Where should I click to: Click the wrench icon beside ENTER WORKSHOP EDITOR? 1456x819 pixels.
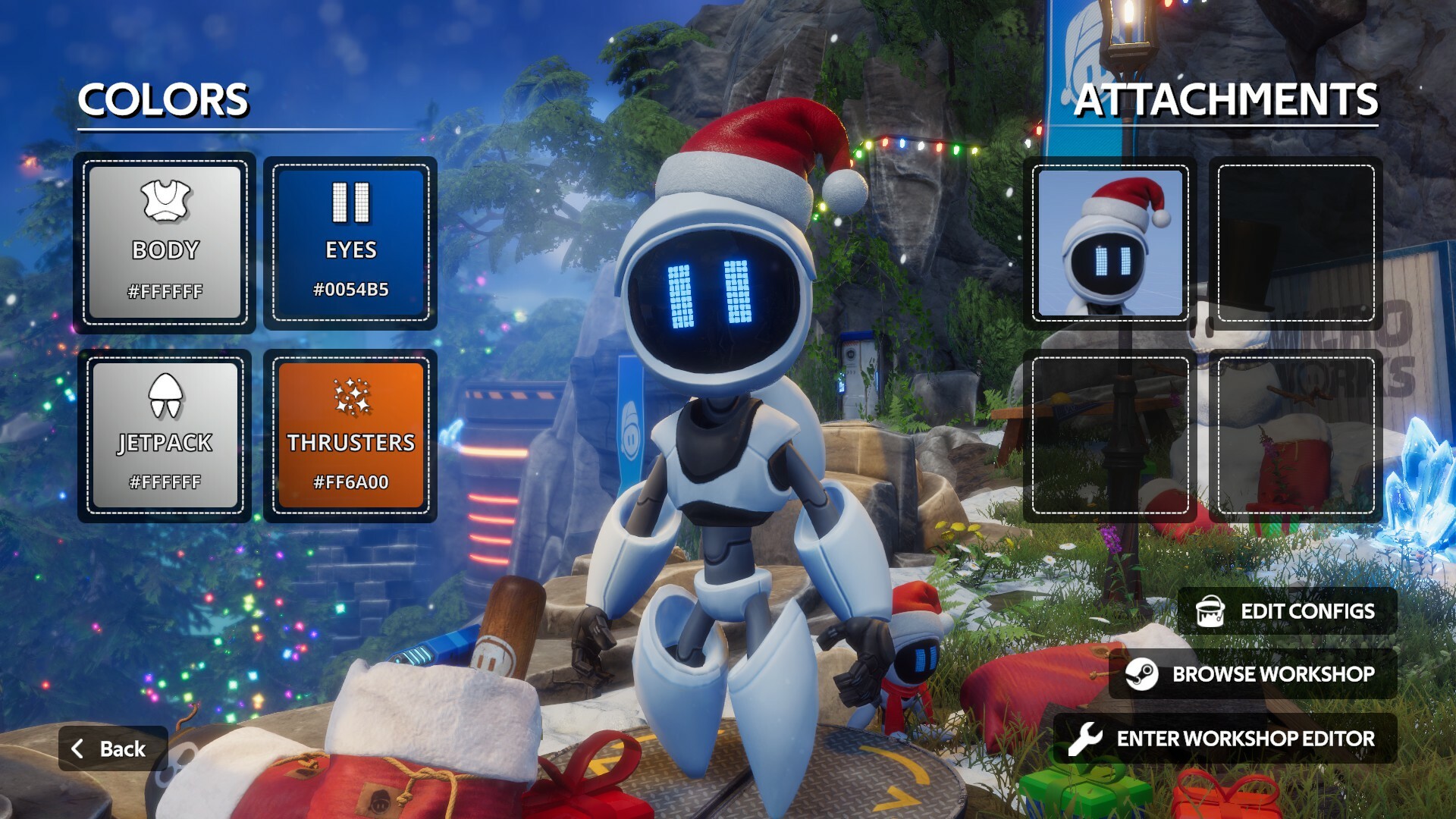coord(1087,737)
